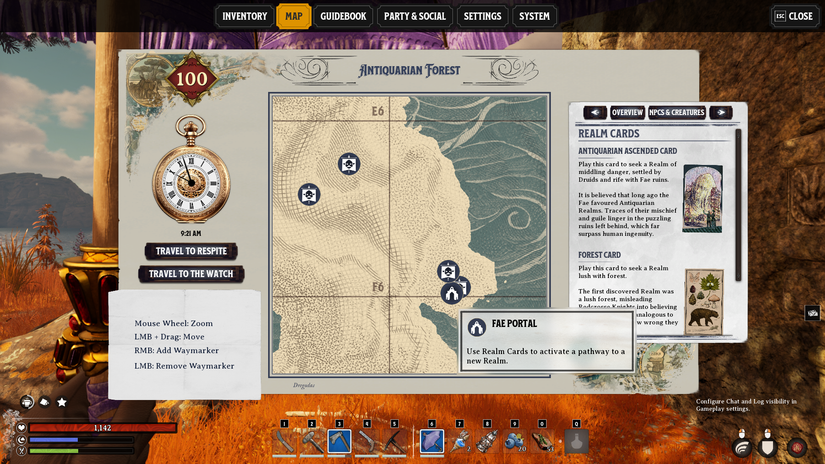Select the hammer in hotbar slot 2
The image size is (825, 464).
pos(312,441)
